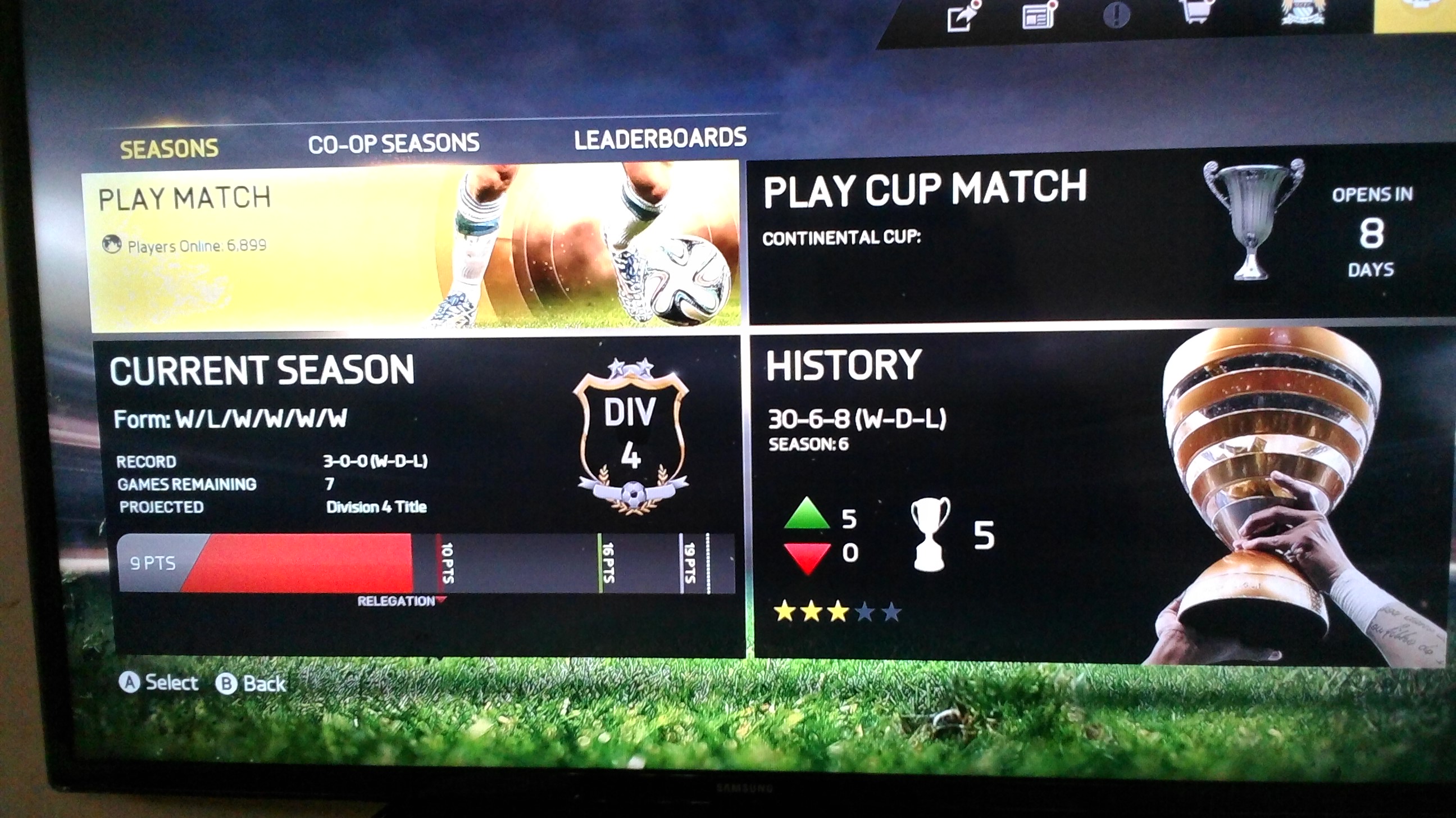
Task: Click the club crest icon
Action: pos(1302,11)
